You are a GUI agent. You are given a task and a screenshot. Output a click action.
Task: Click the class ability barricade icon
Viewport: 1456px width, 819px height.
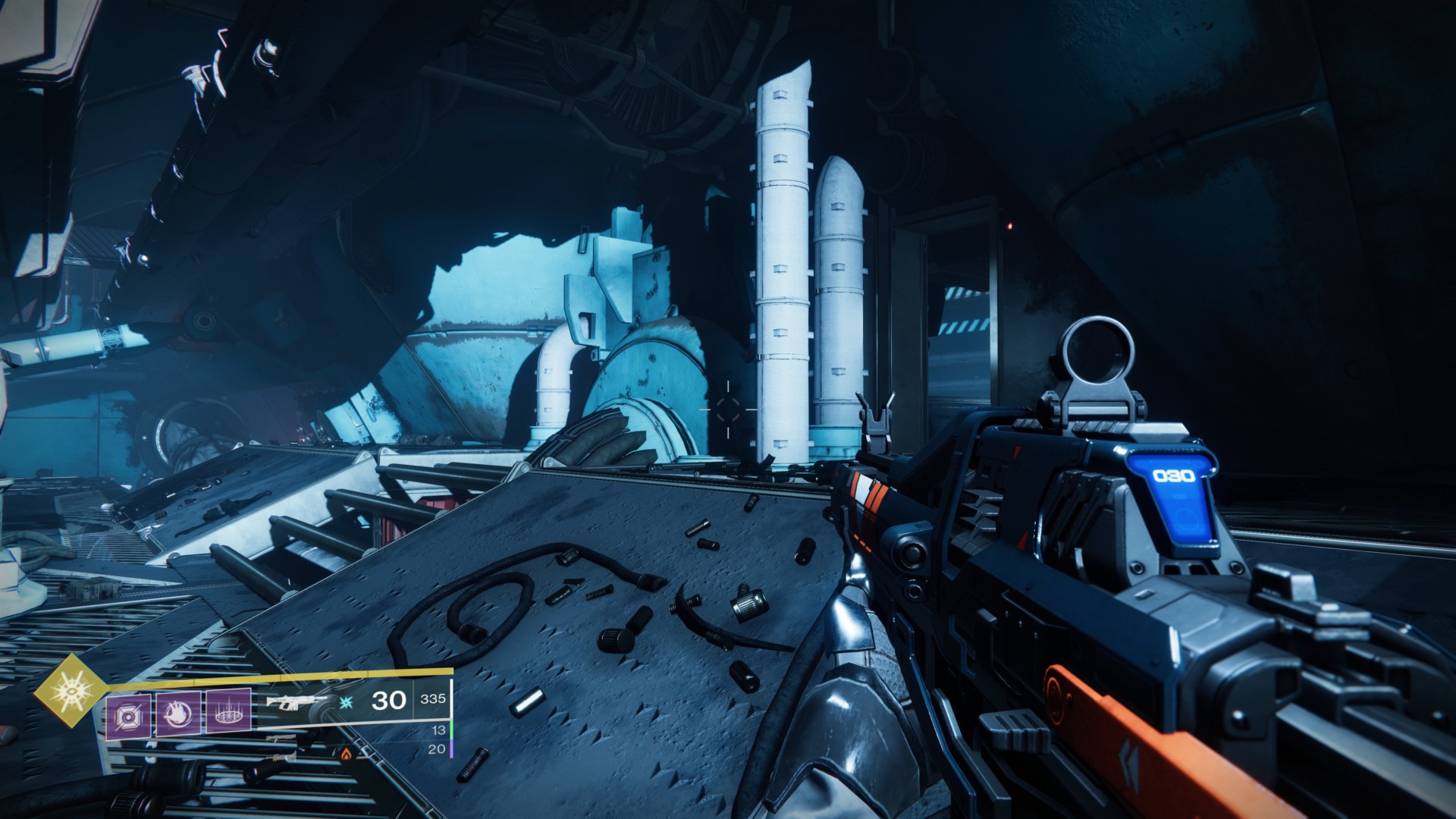tap(229, 713)
